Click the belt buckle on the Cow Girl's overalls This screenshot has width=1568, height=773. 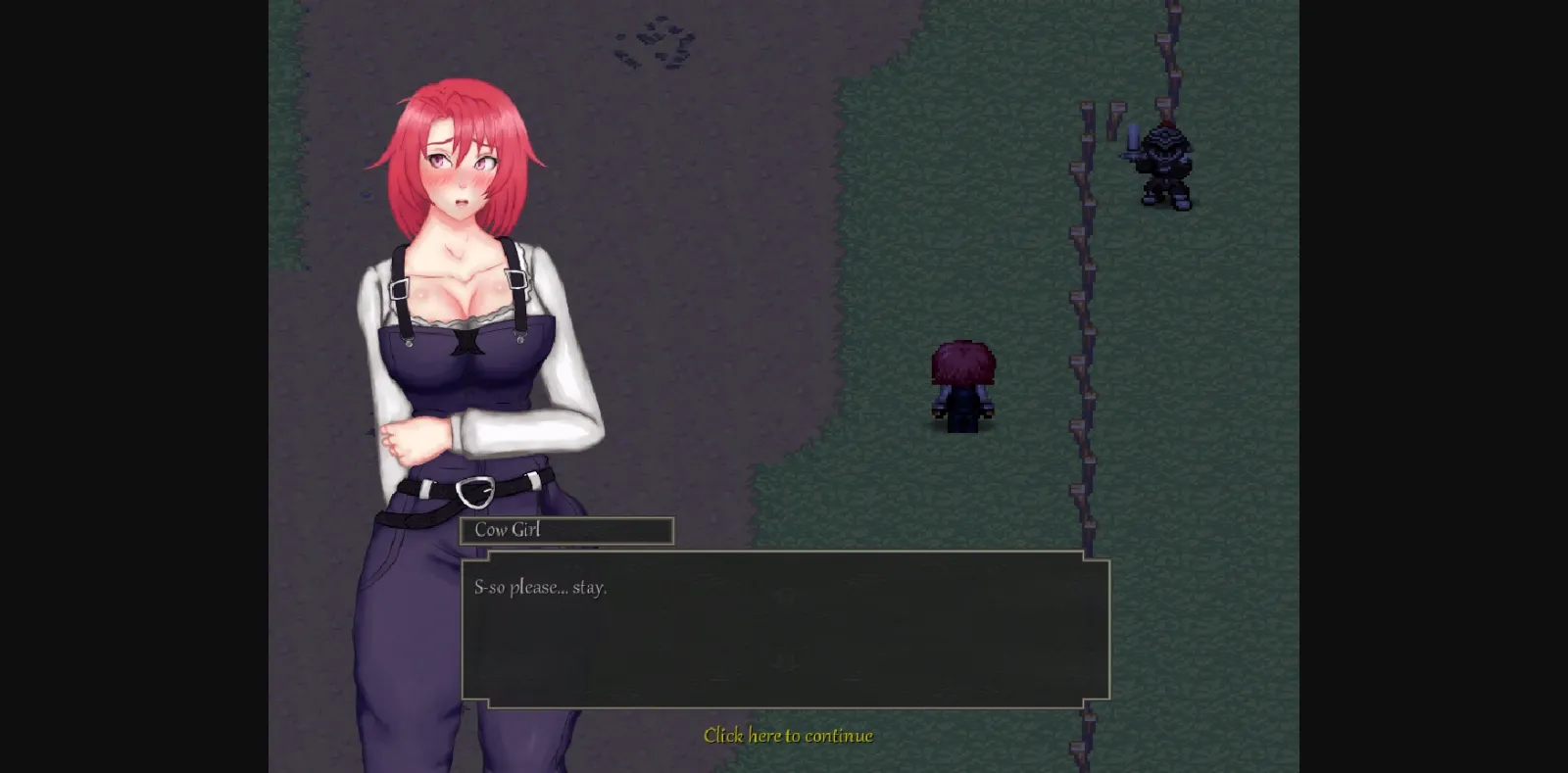click(x=477, y=490)
